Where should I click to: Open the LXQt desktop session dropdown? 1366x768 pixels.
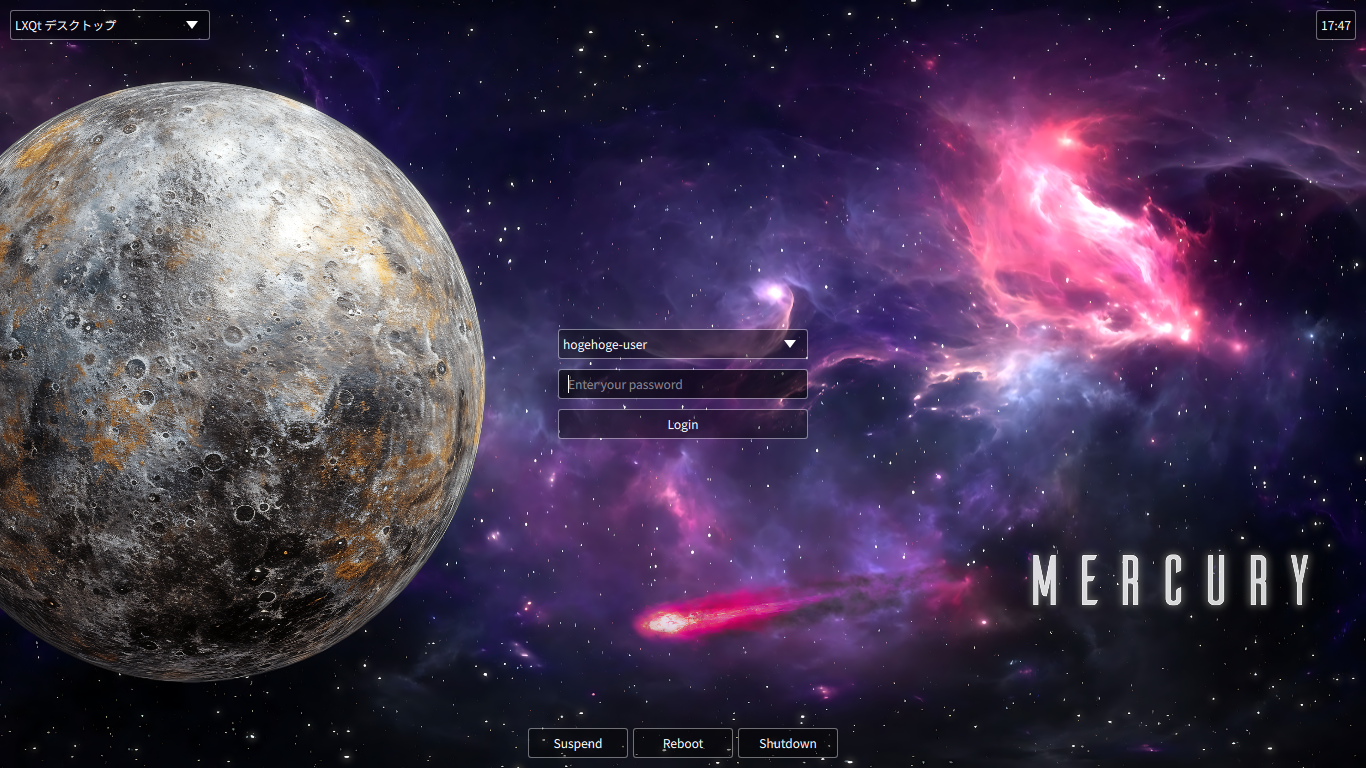[110, 25]
